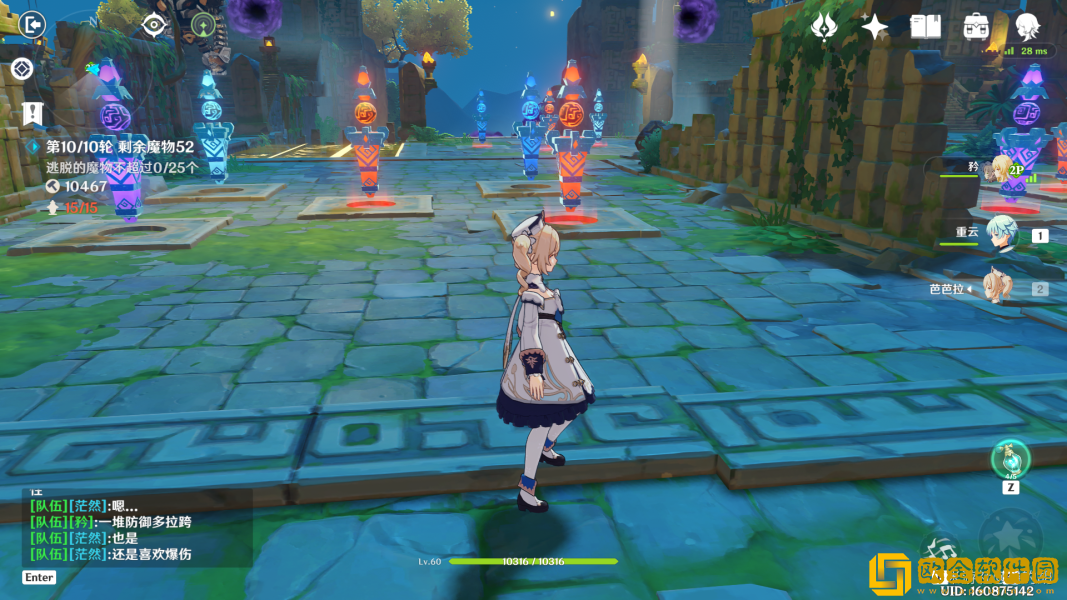This screenshot has width=1067, height=600.
Task: Click the diamond emblem icon under exit
Action: (22, 69)
